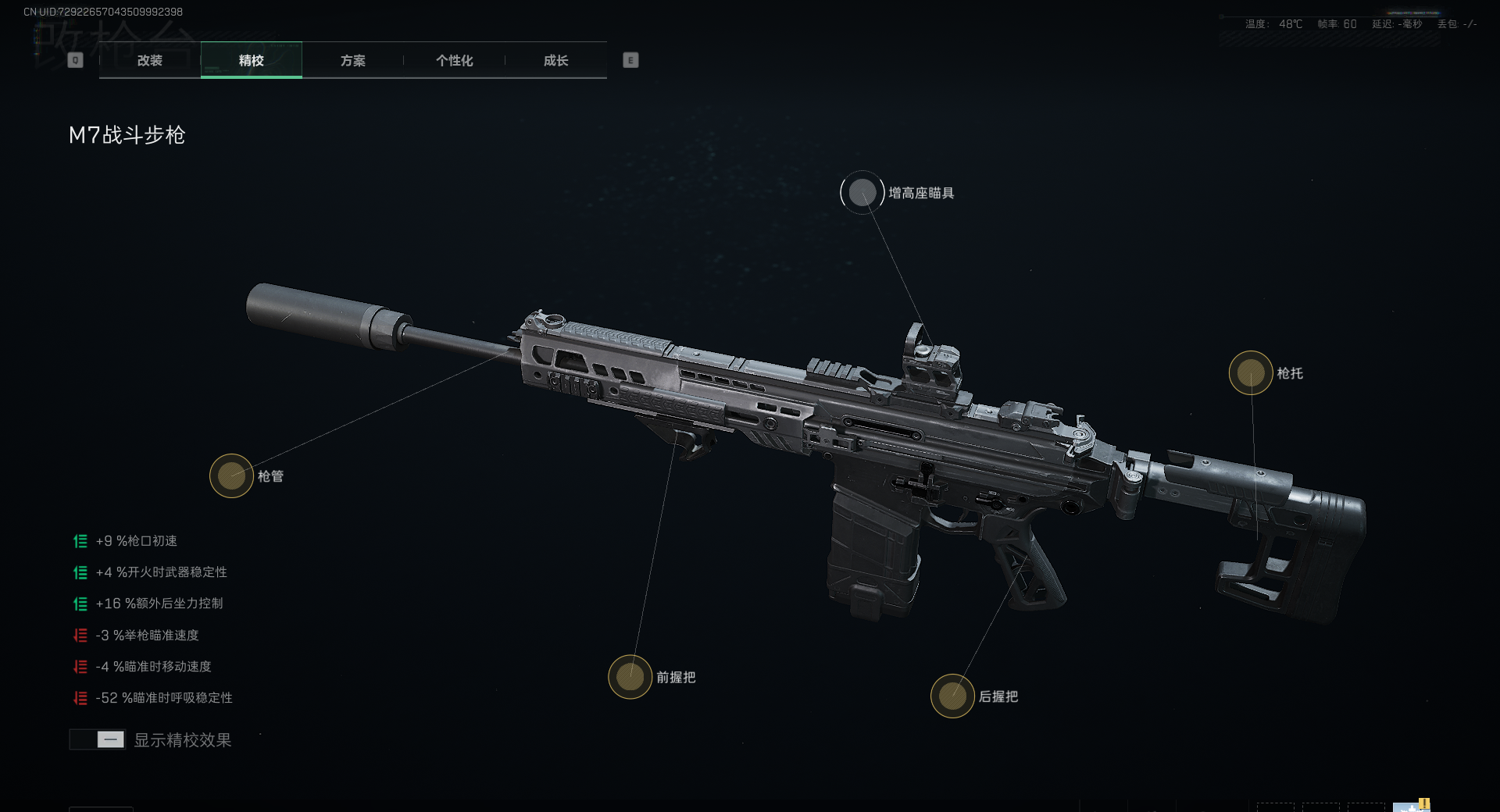1500x812 pixels.
Task: Select the 精校 tab
Action: [251, 61]
